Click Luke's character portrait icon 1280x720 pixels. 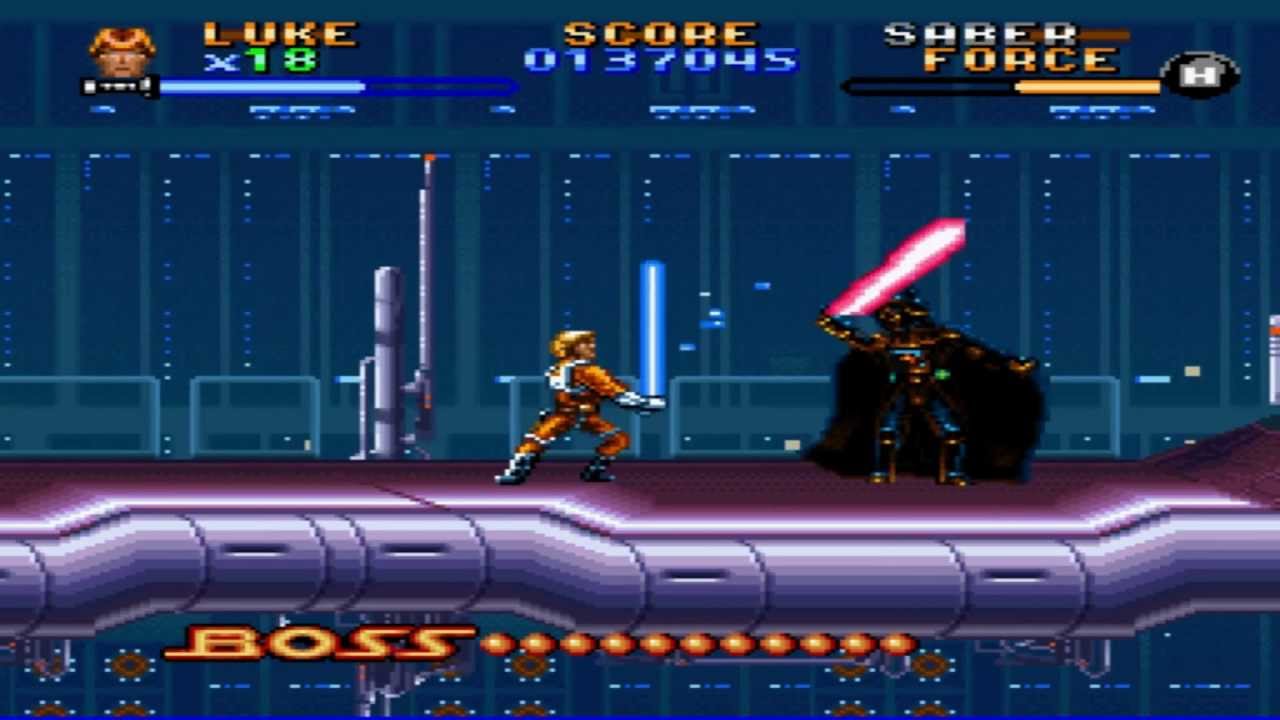122,52
